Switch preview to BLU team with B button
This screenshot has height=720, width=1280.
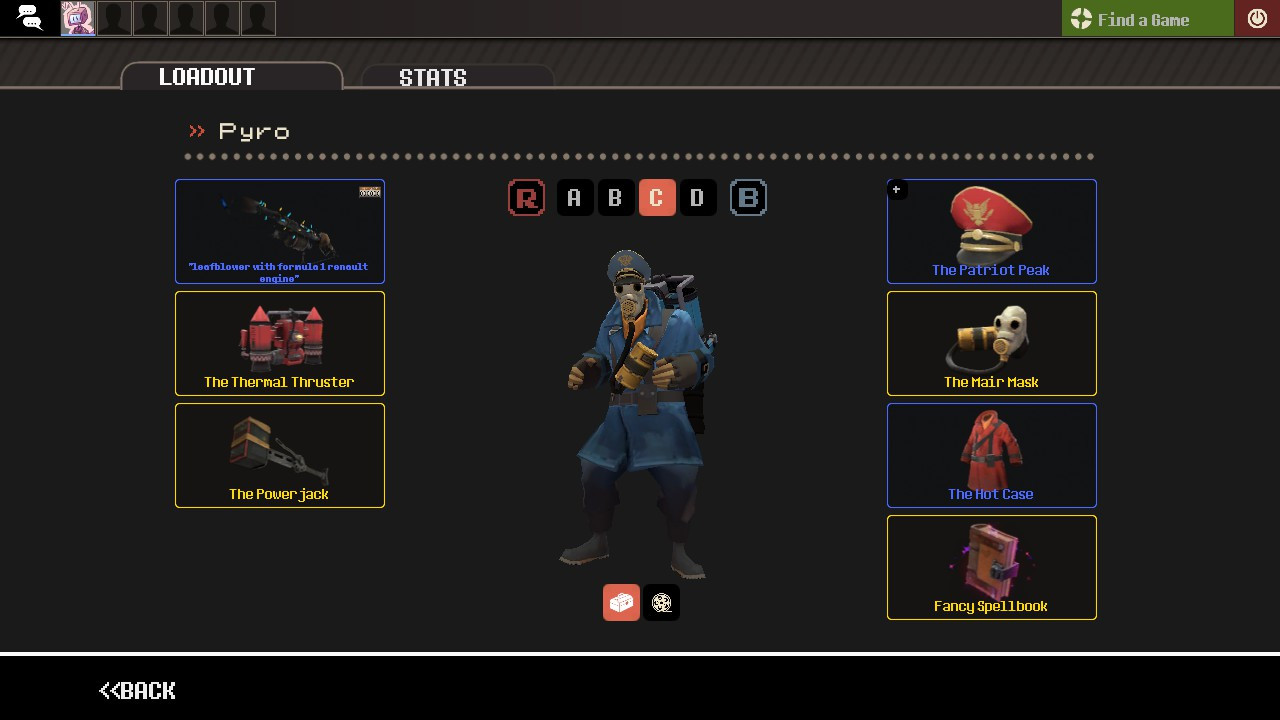click(x=748, y=197)
